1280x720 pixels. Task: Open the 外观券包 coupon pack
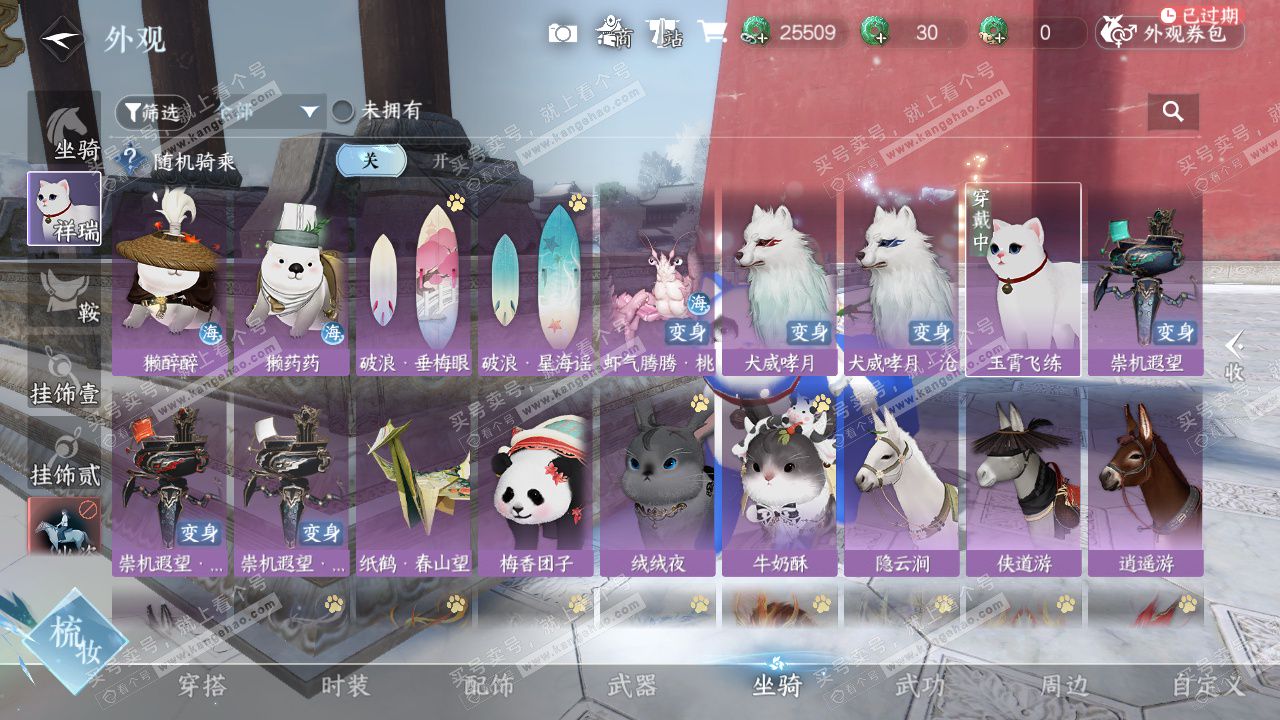[x=1170, y=33]
